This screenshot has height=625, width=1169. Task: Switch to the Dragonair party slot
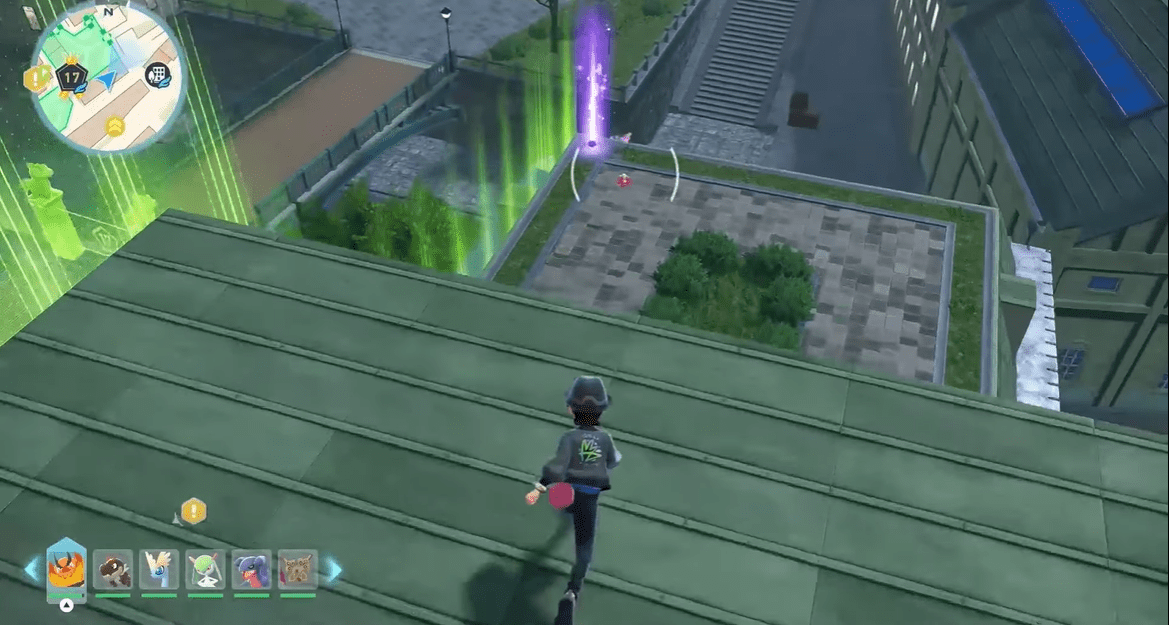pyautogui.click(x=159, y=570)
